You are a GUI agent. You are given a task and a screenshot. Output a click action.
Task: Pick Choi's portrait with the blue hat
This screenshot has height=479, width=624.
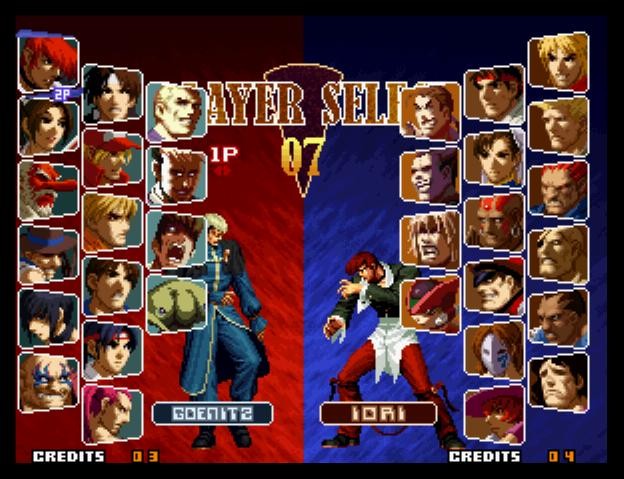[47, 254]
